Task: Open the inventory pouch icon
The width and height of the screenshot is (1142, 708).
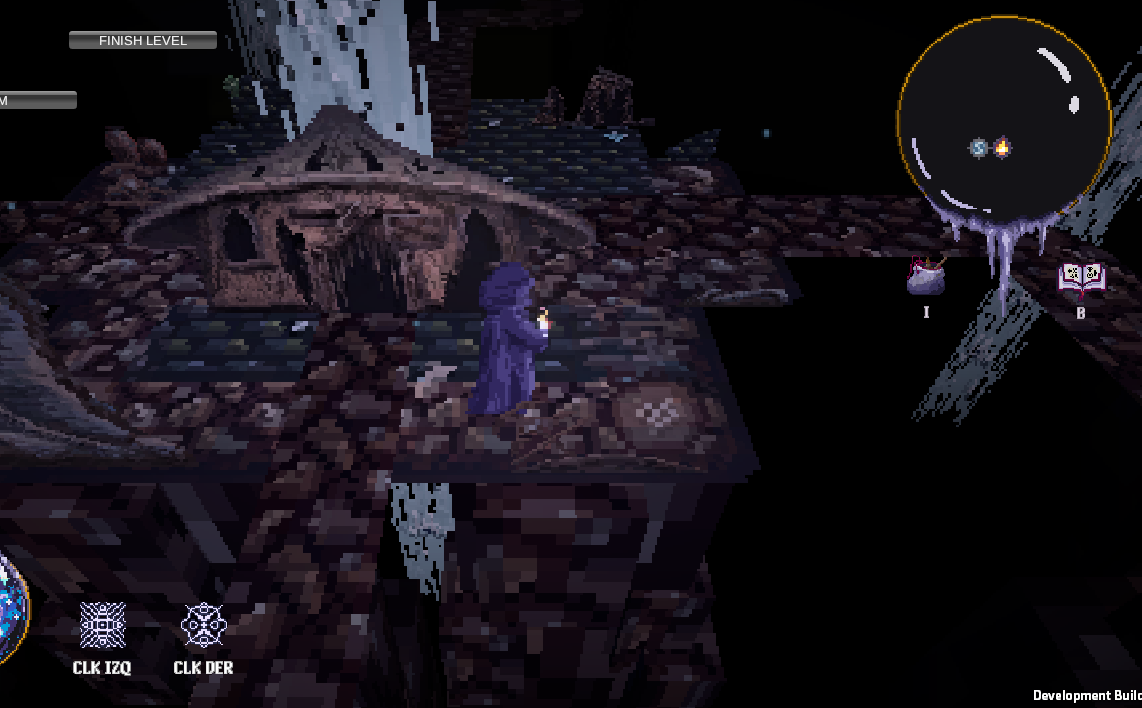Action: point(926,277)
